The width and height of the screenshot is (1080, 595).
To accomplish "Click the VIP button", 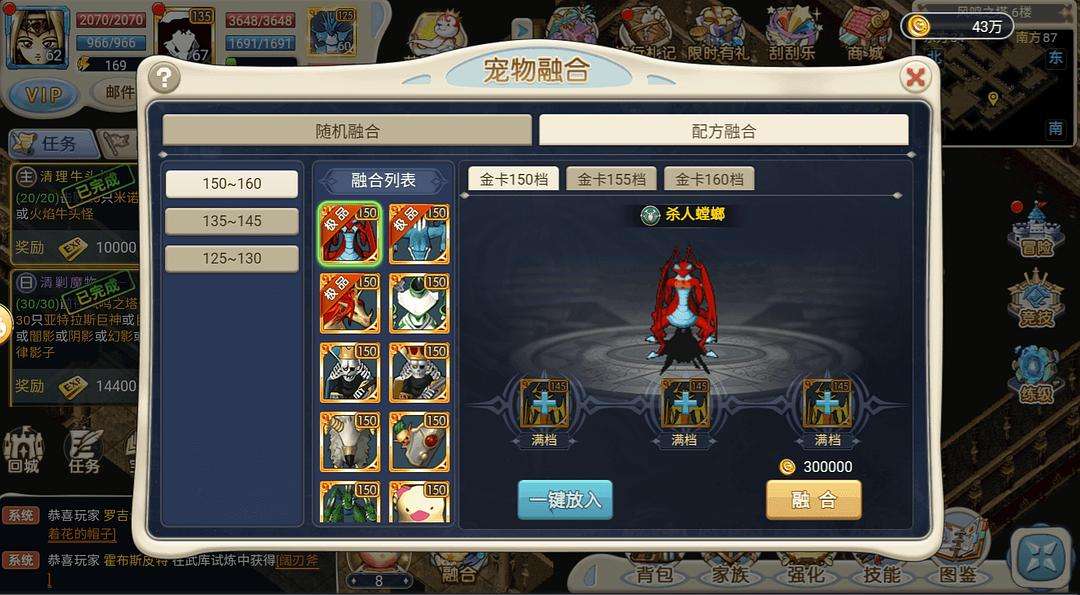I will click(43, 95).
